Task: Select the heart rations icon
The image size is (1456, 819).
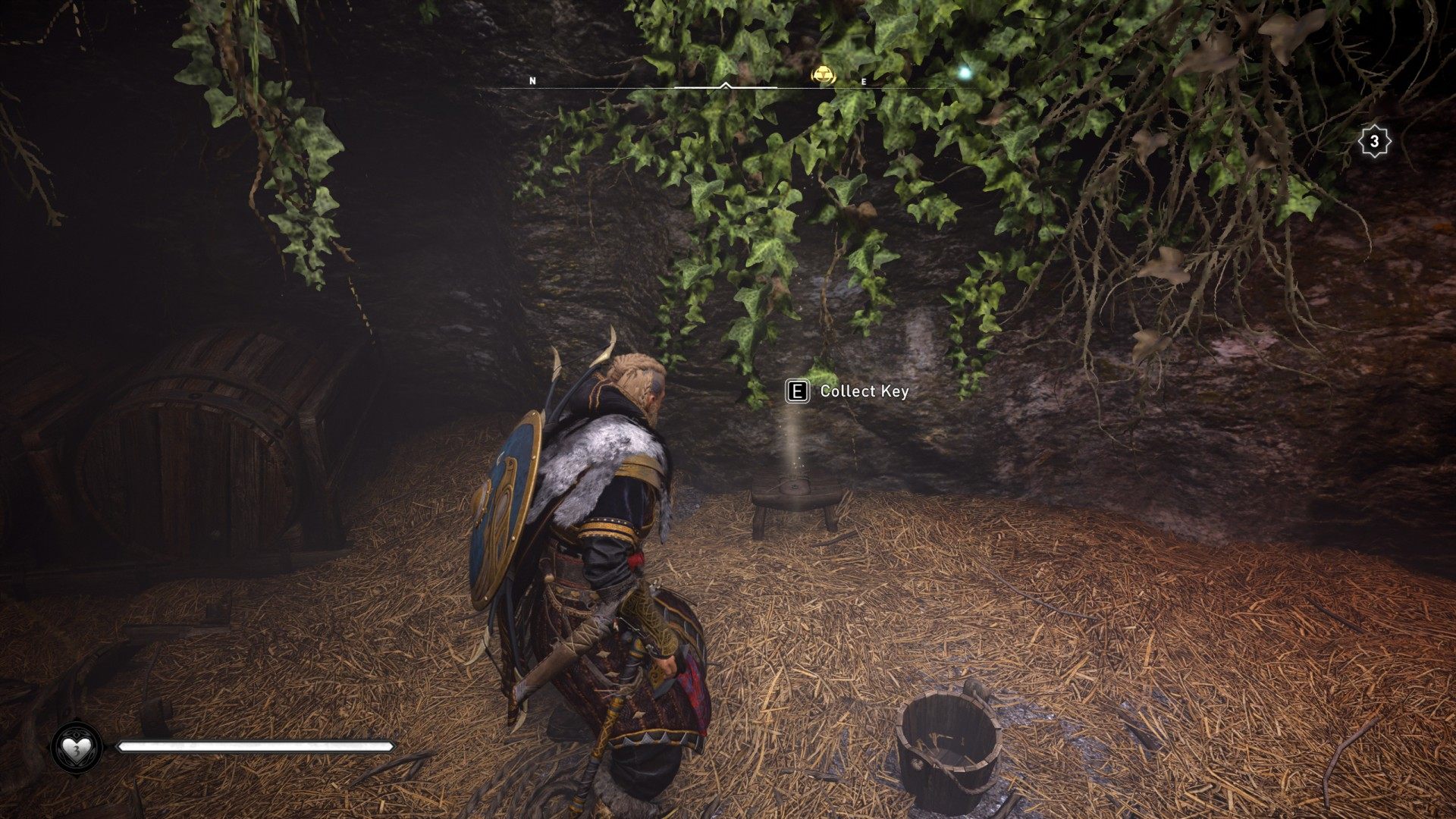Action: 77,748
